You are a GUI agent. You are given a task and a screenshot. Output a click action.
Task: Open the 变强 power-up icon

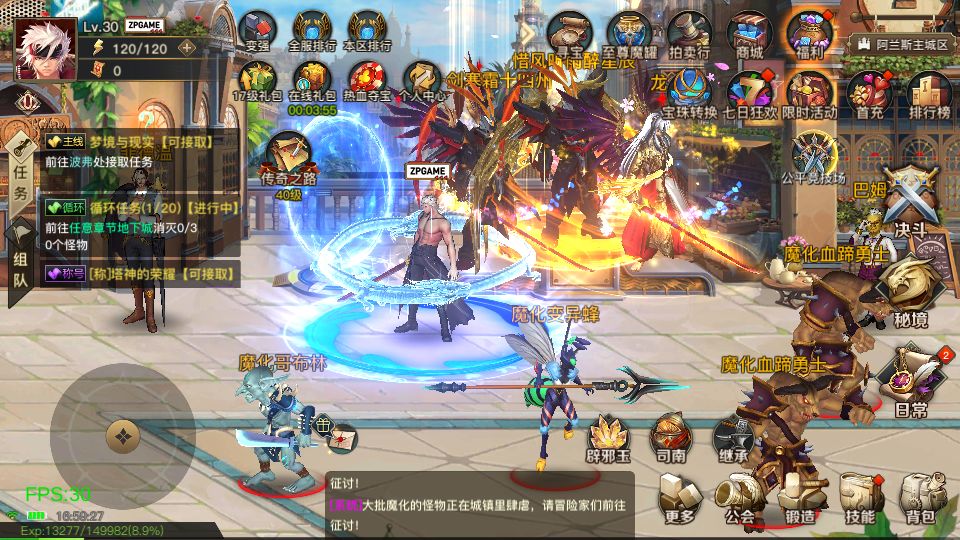pyautogui.click(x=257, y=30)
